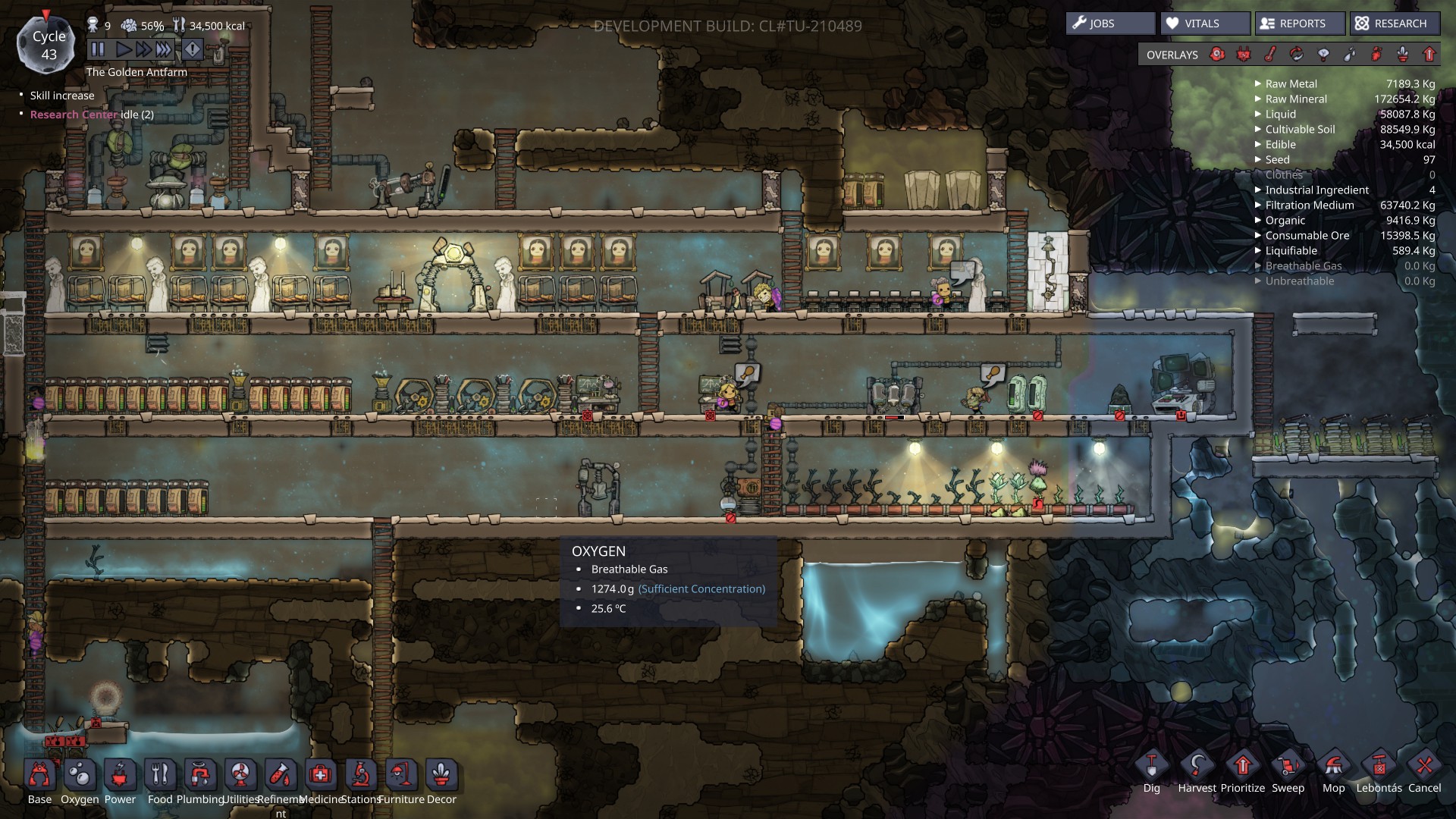Open the Medicine build category
This screenshot has width=1456, height=819.
click(321, 775)
